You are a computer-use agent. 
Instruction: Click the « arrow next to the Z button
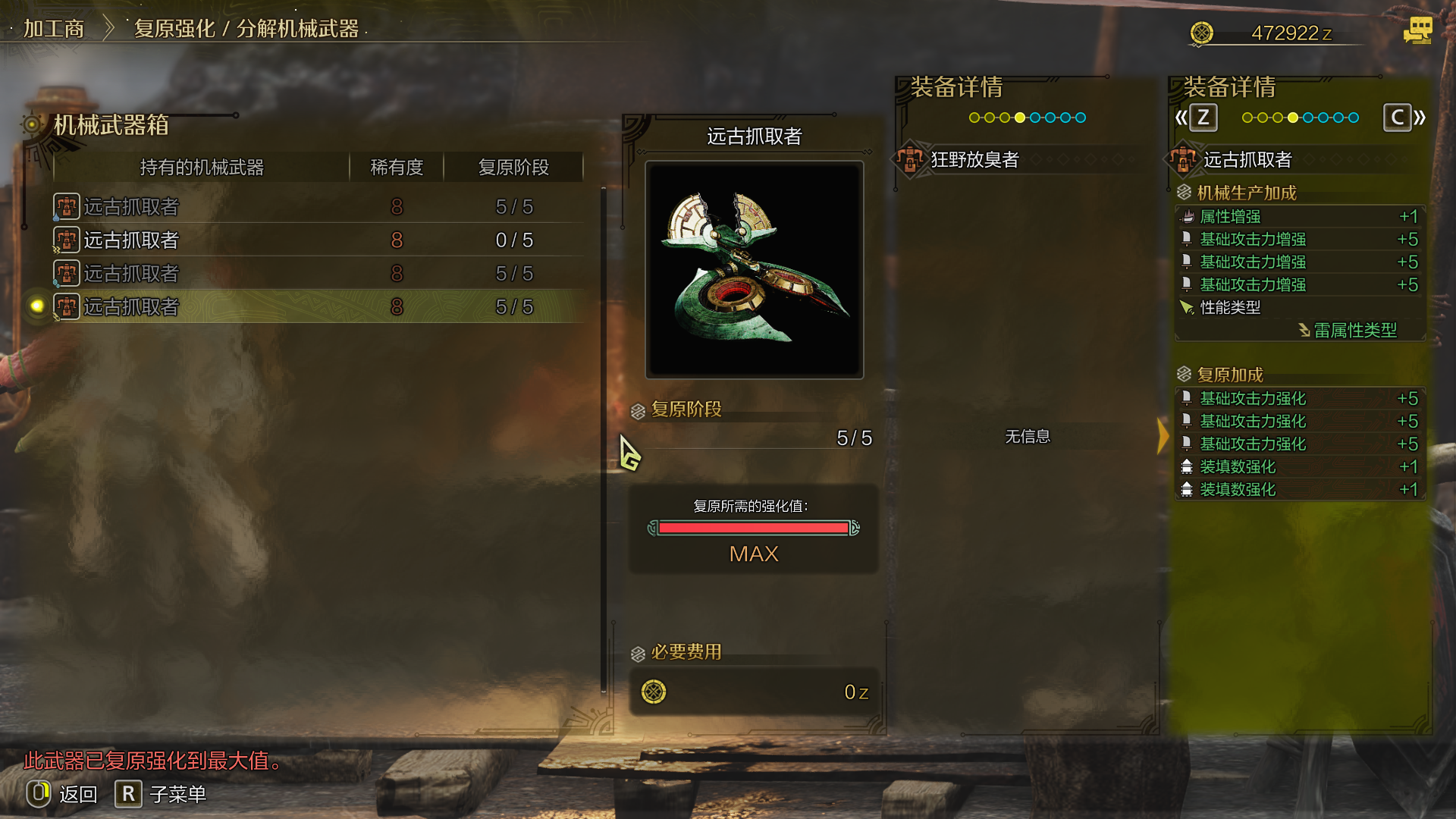1180,118
